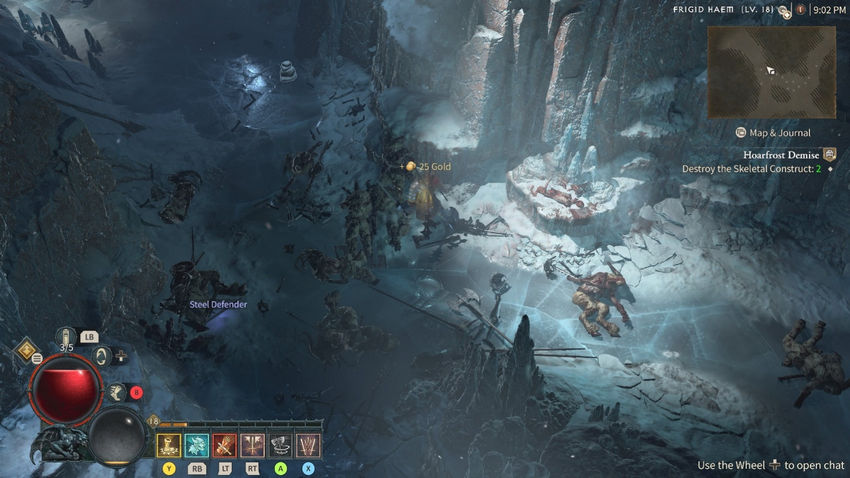The image size is (850, 478).
Task: Click the red round icon beside the clock
Action: (x=801, y=10)
